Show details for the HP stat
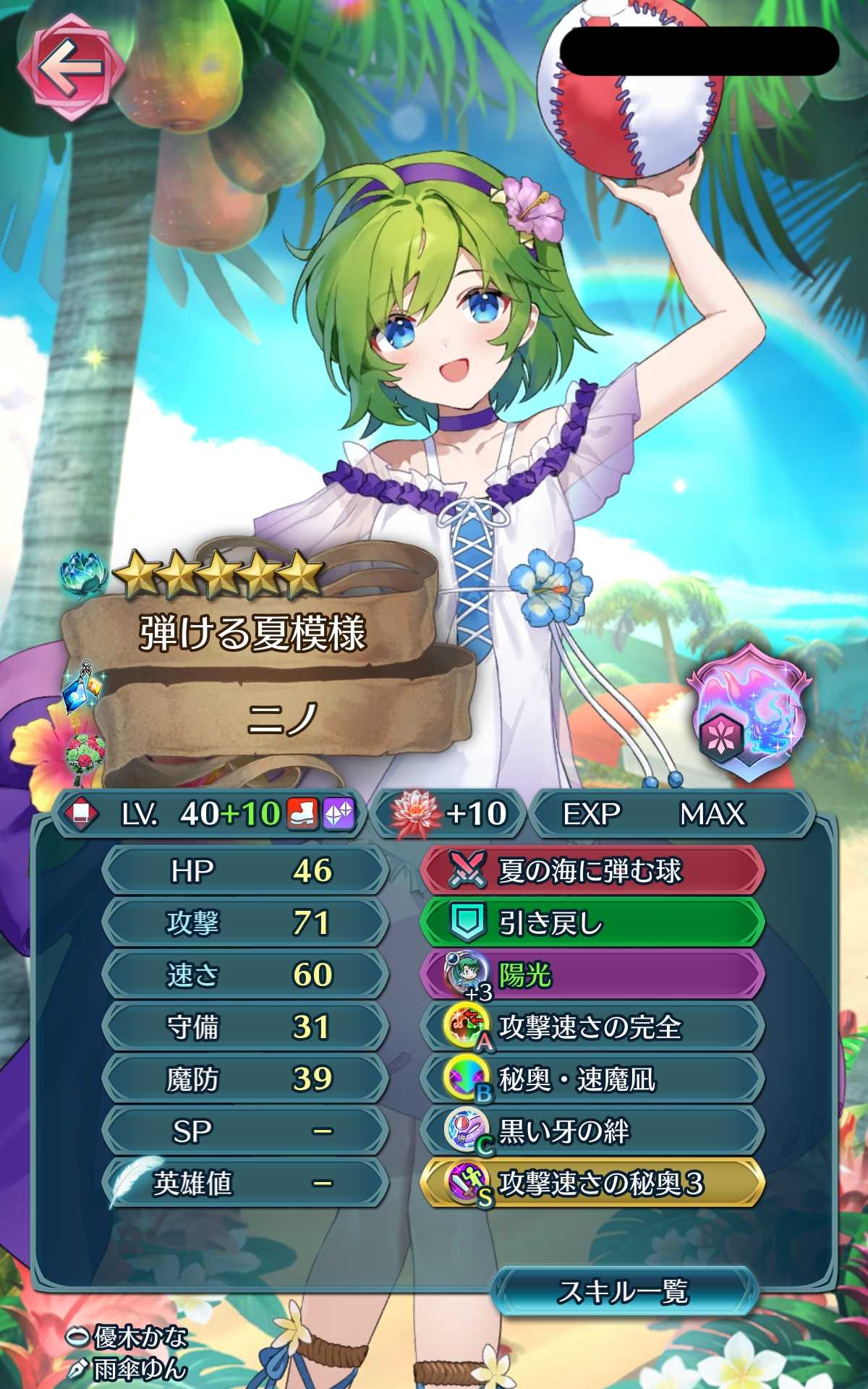Screen dimensions: 868x1389 point(244,871)
